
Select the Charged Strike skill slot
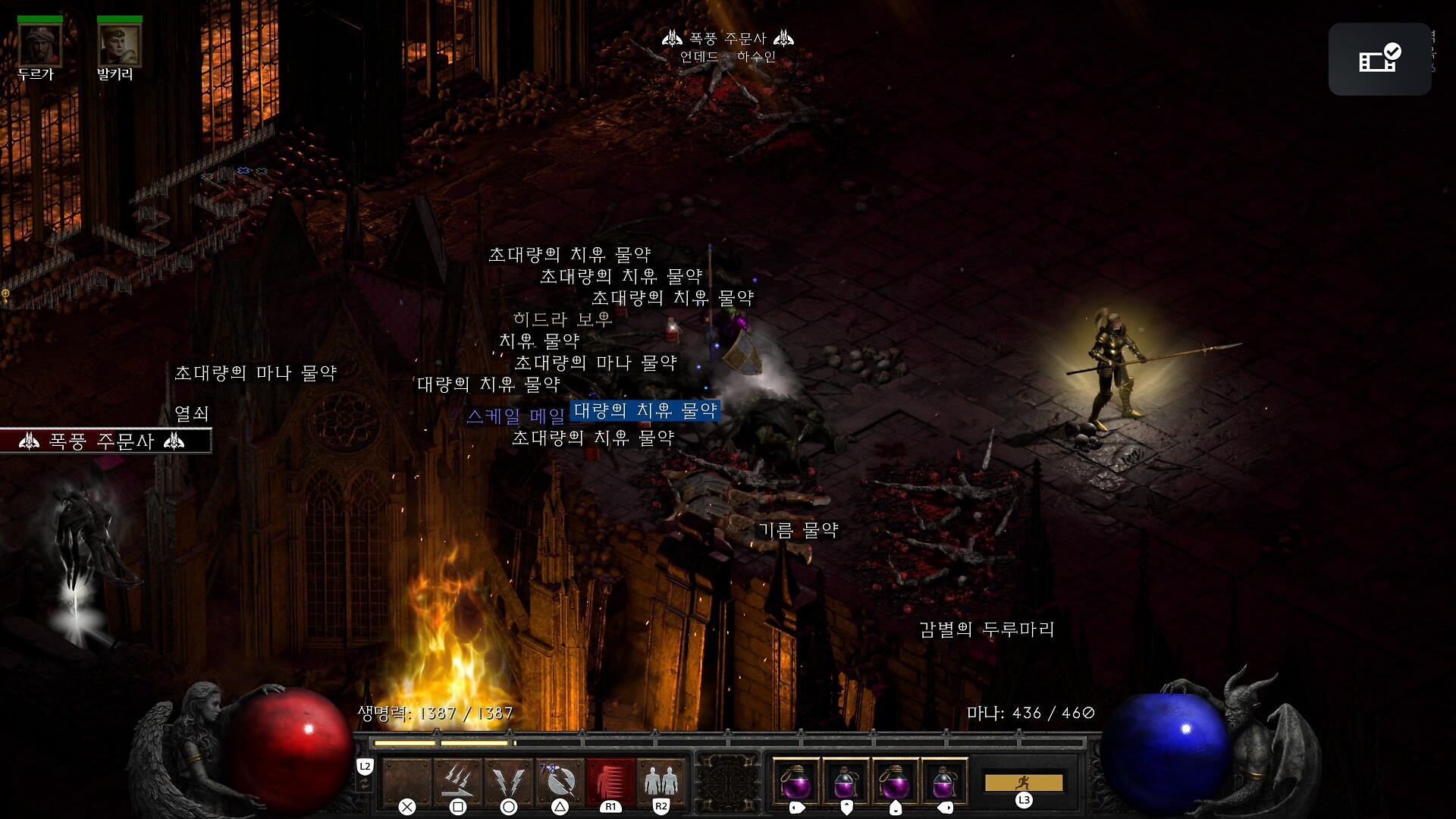pos(458,780)
